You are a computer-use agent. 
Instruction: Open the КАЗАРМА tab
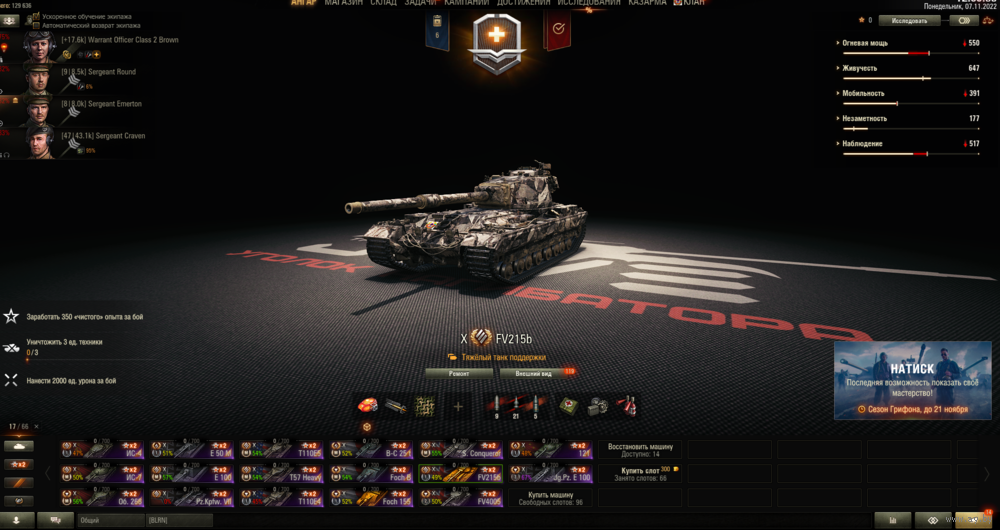(649, 3)
